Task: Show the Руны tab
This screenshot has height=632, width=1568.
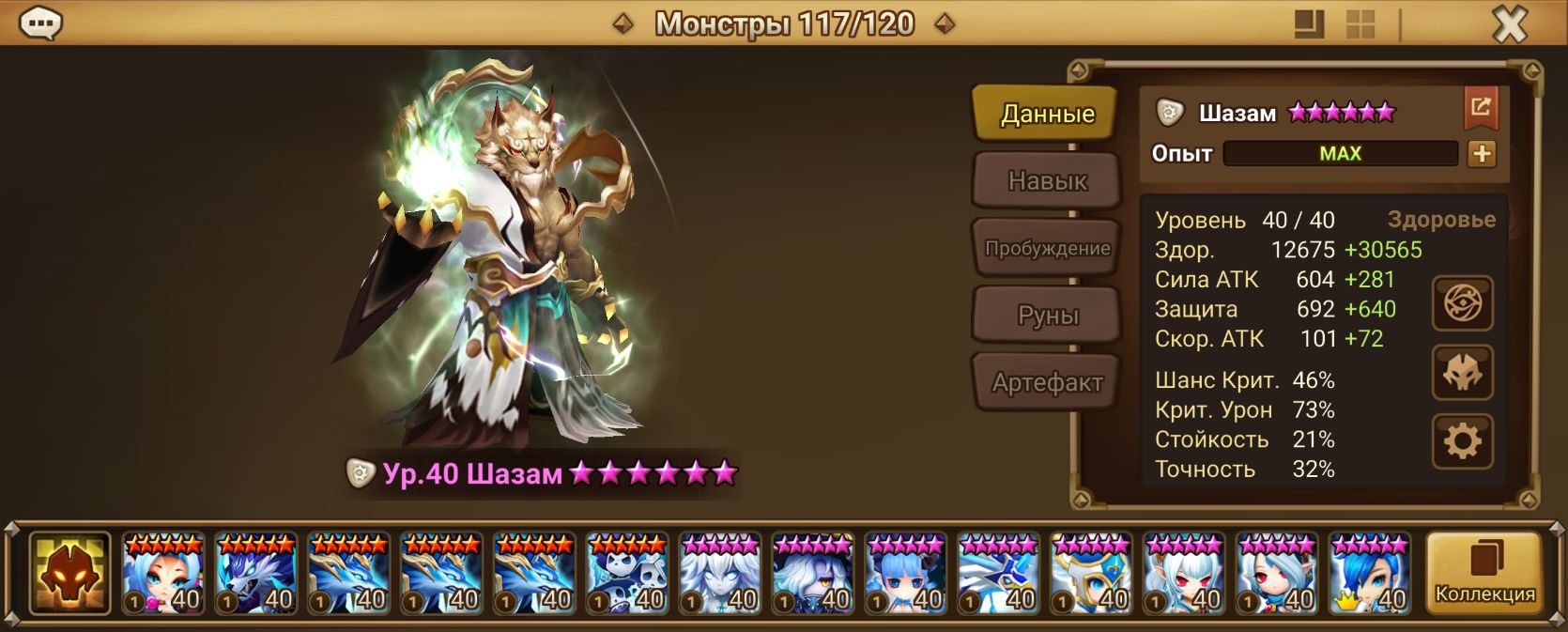Action: [1047, 316]
